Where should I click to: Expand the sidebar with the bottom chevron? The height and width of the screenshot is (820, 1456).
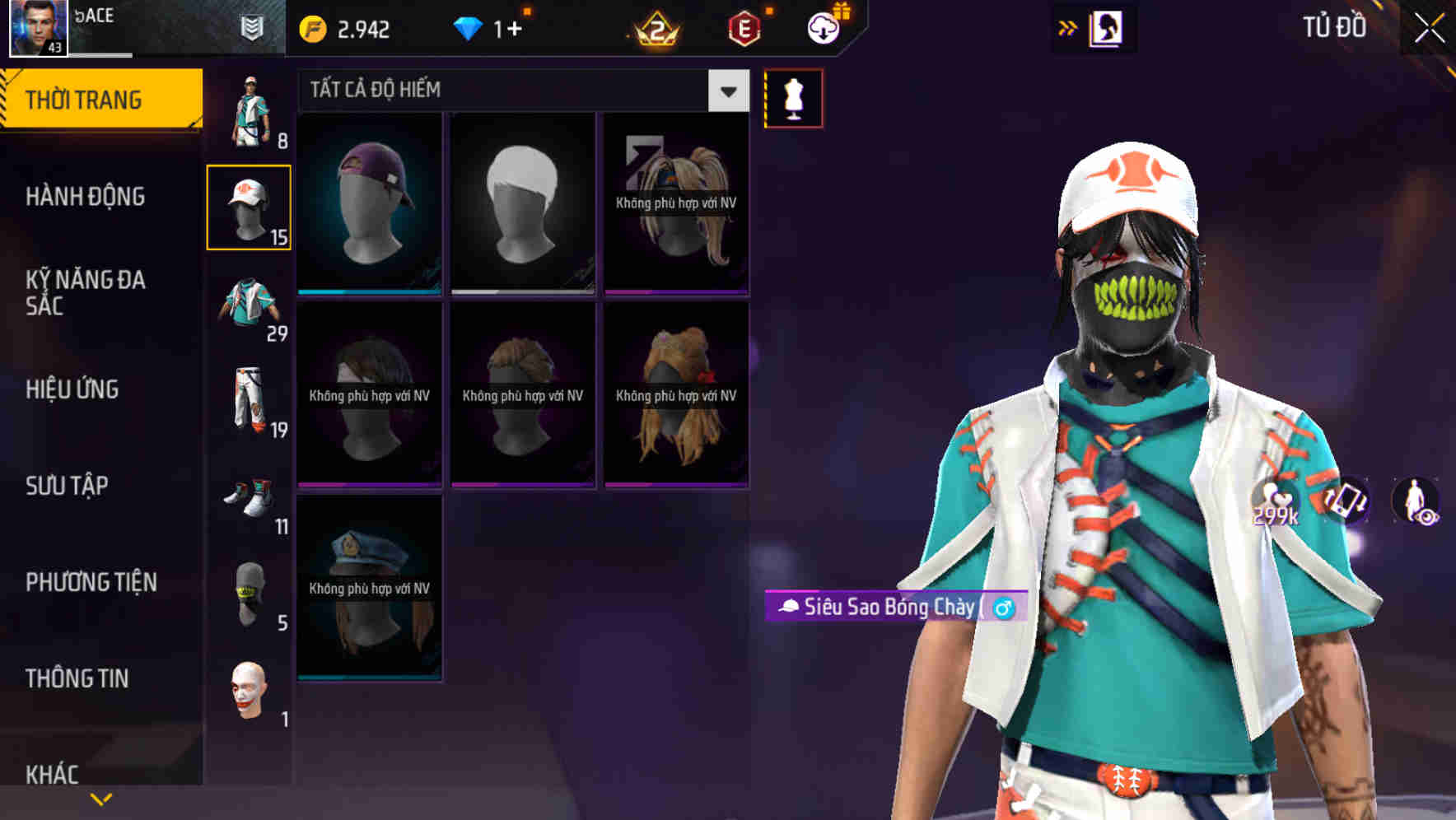(100, 797)
